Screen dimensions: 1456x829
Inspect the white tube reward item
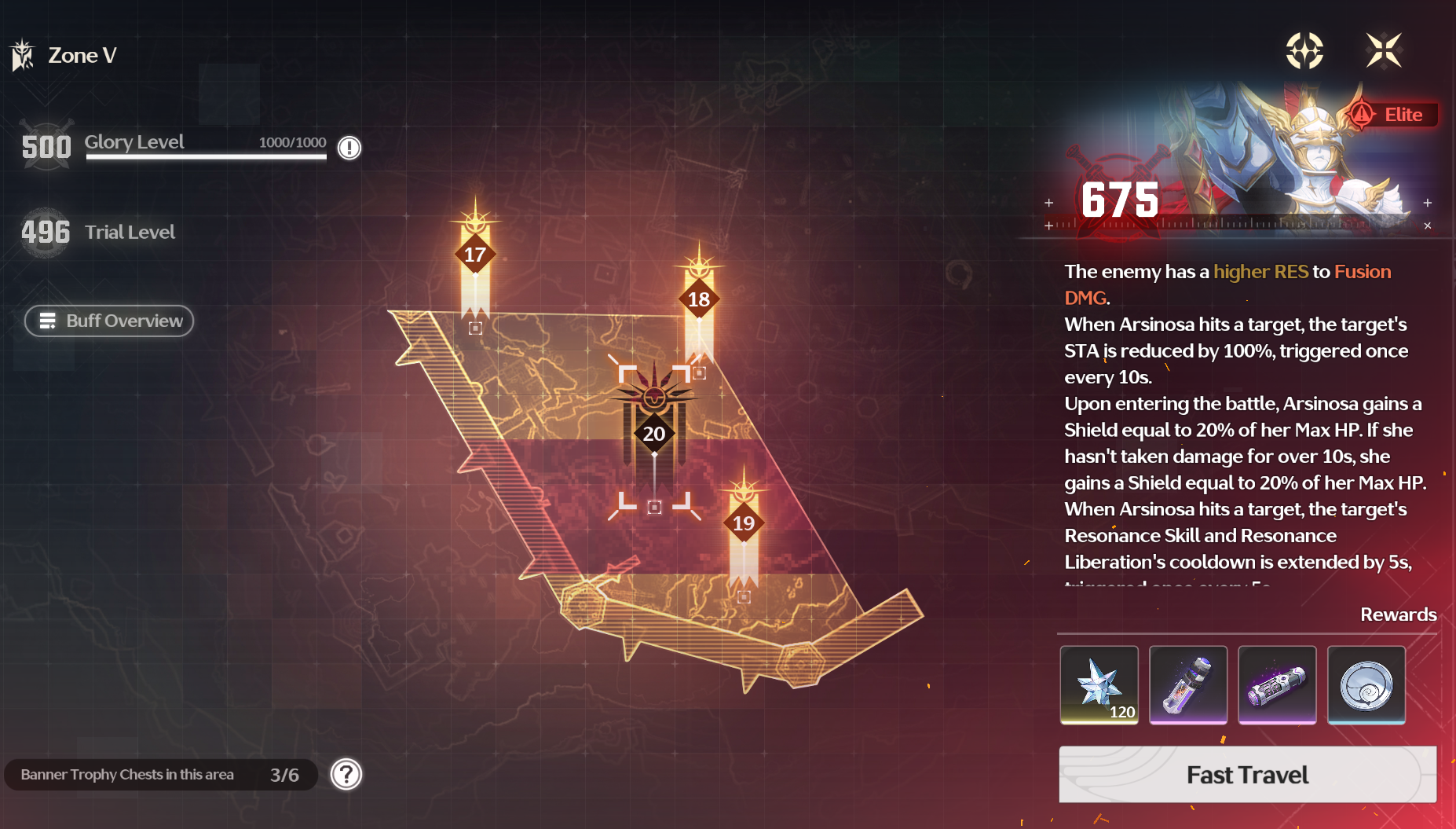coord(1187,684)
